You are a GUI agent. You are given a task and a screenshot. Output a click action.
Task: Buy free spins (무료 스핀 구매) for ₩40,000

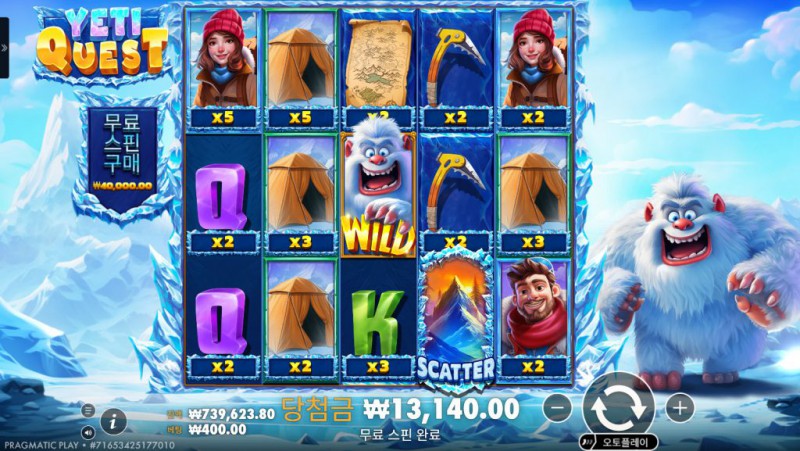pyautogui.click(x=122, y=150)
